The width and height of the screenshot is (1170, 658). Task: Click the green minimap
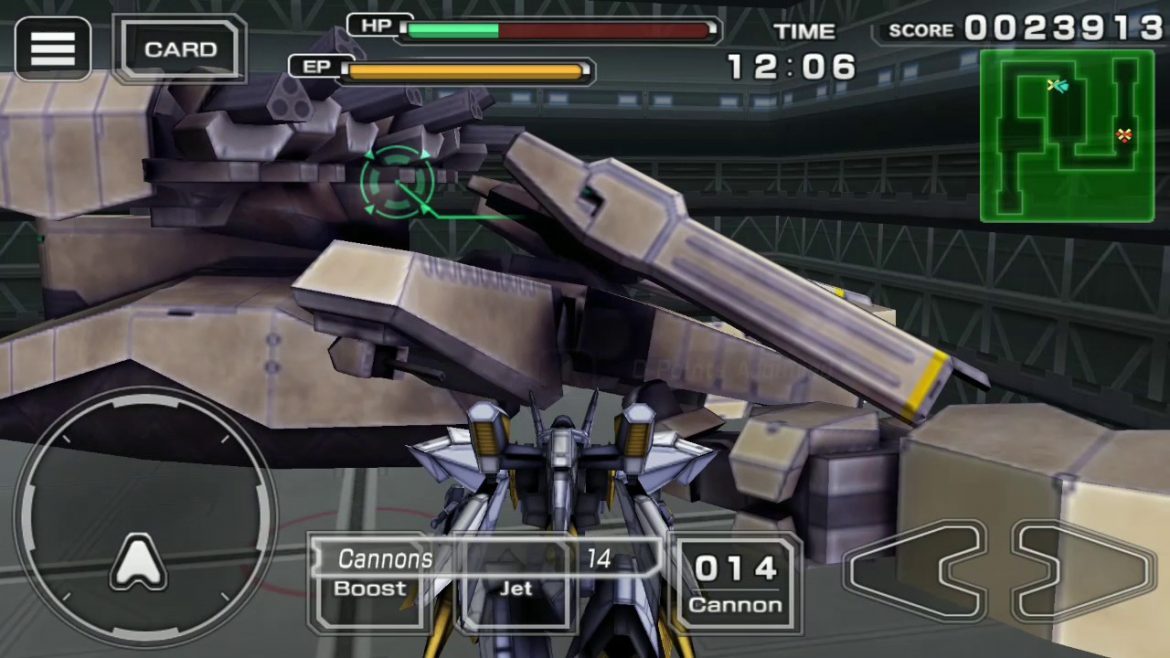tap(1066, 135)
